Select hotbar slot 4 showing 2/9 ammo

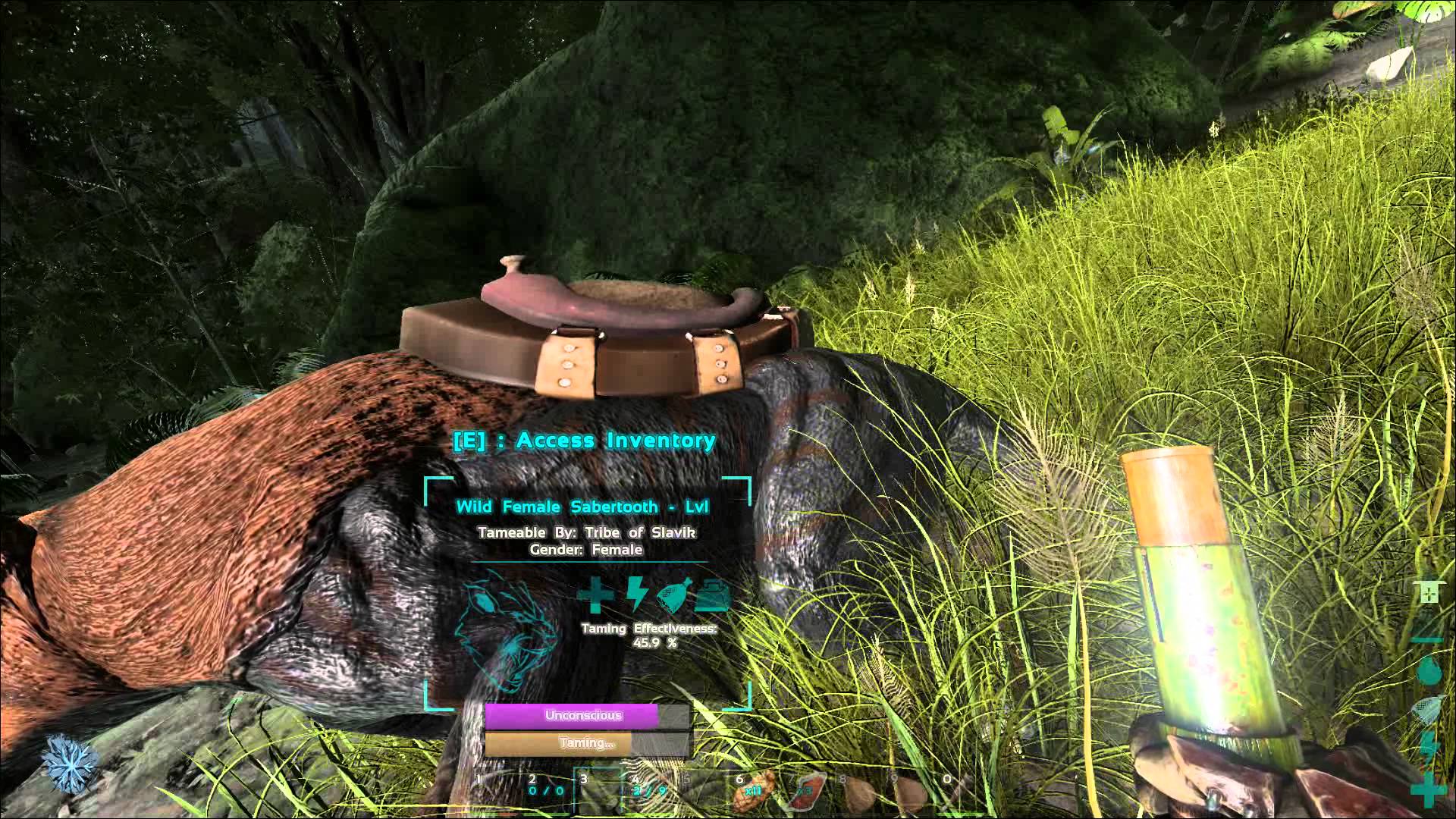[649, 789]
